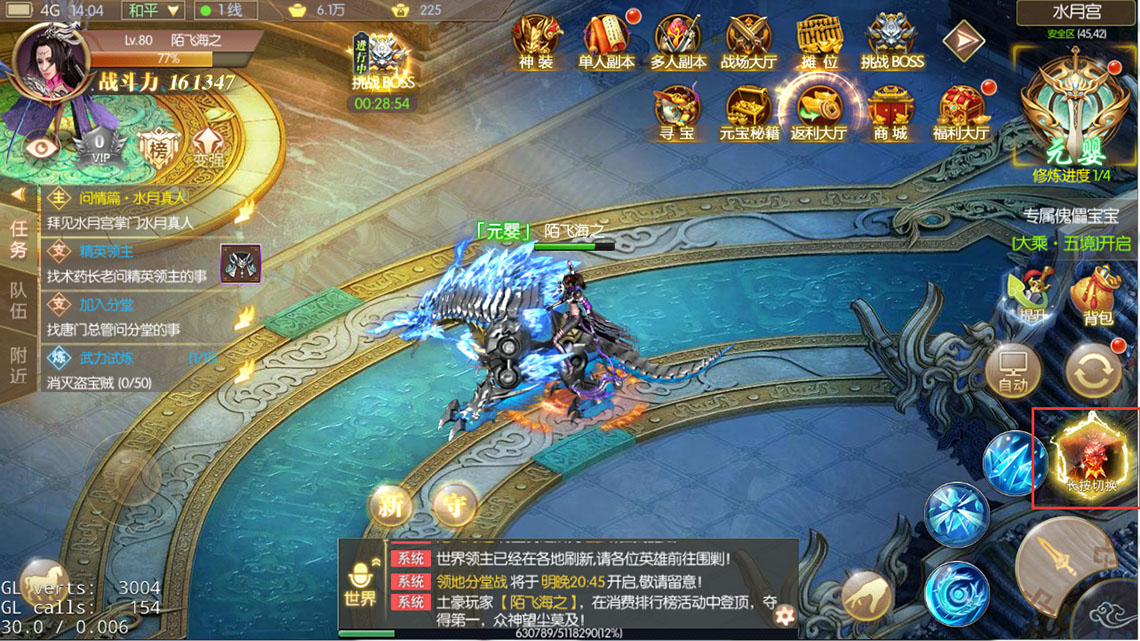Toggle 自动 auto-battle mode
Image resolution: width=1140 pixels, height=641 pixels.
click(1012, 371)
